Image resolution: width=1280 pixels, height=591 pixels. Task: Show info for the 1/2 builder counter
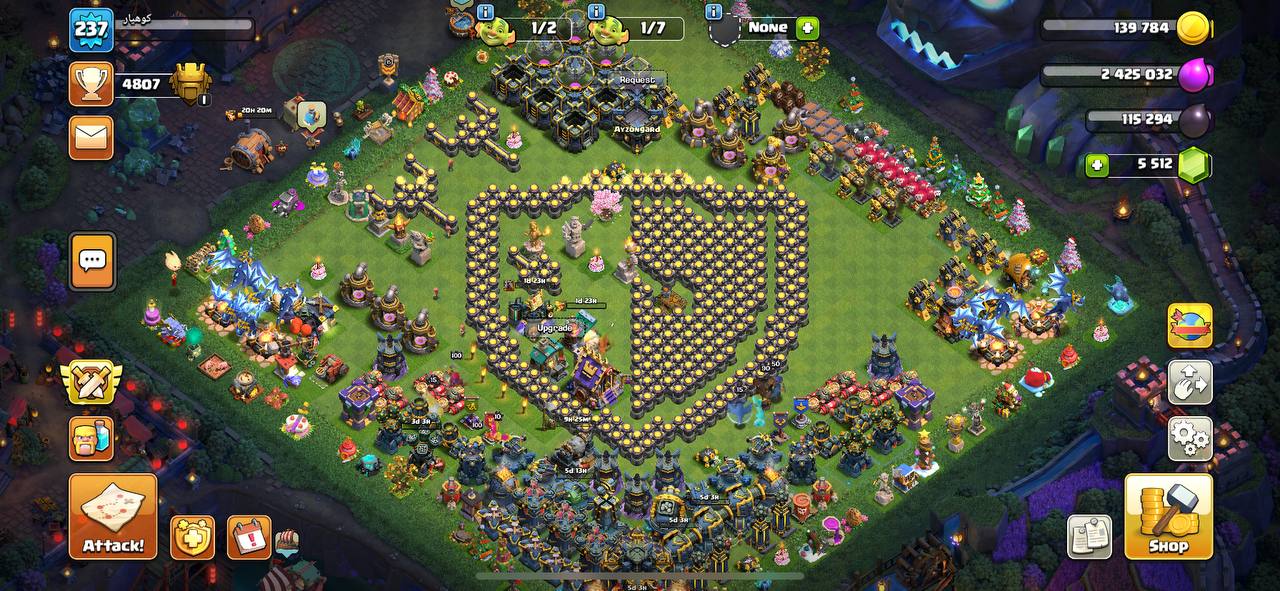click(x=486, y=12)
